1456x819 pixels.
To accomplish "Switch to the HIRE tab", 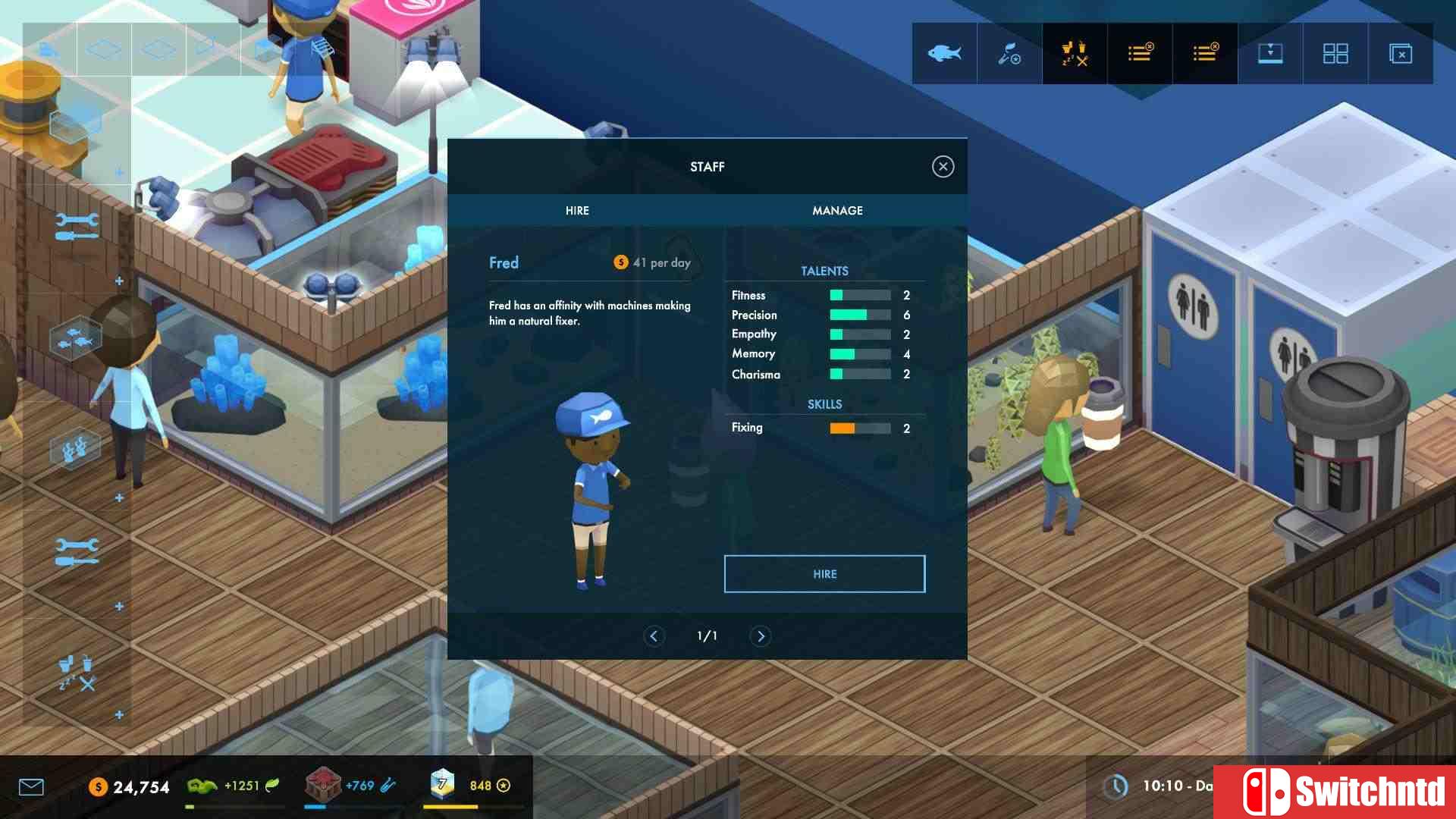I will click(x=577, y=210).
